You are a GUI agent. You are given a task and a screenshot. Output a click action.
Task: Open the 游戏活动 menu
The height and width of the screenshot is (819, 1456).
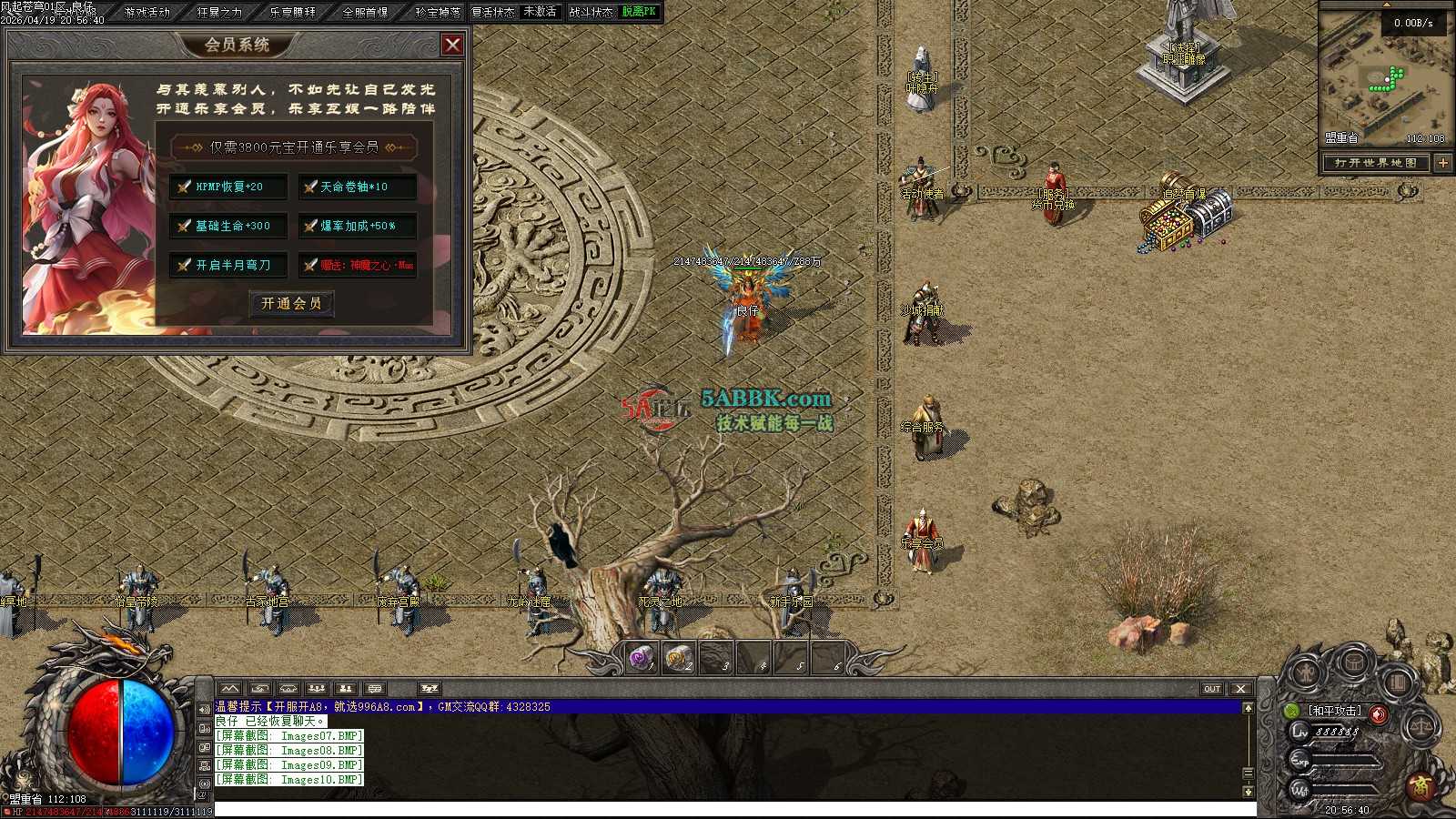coord(147,12)
